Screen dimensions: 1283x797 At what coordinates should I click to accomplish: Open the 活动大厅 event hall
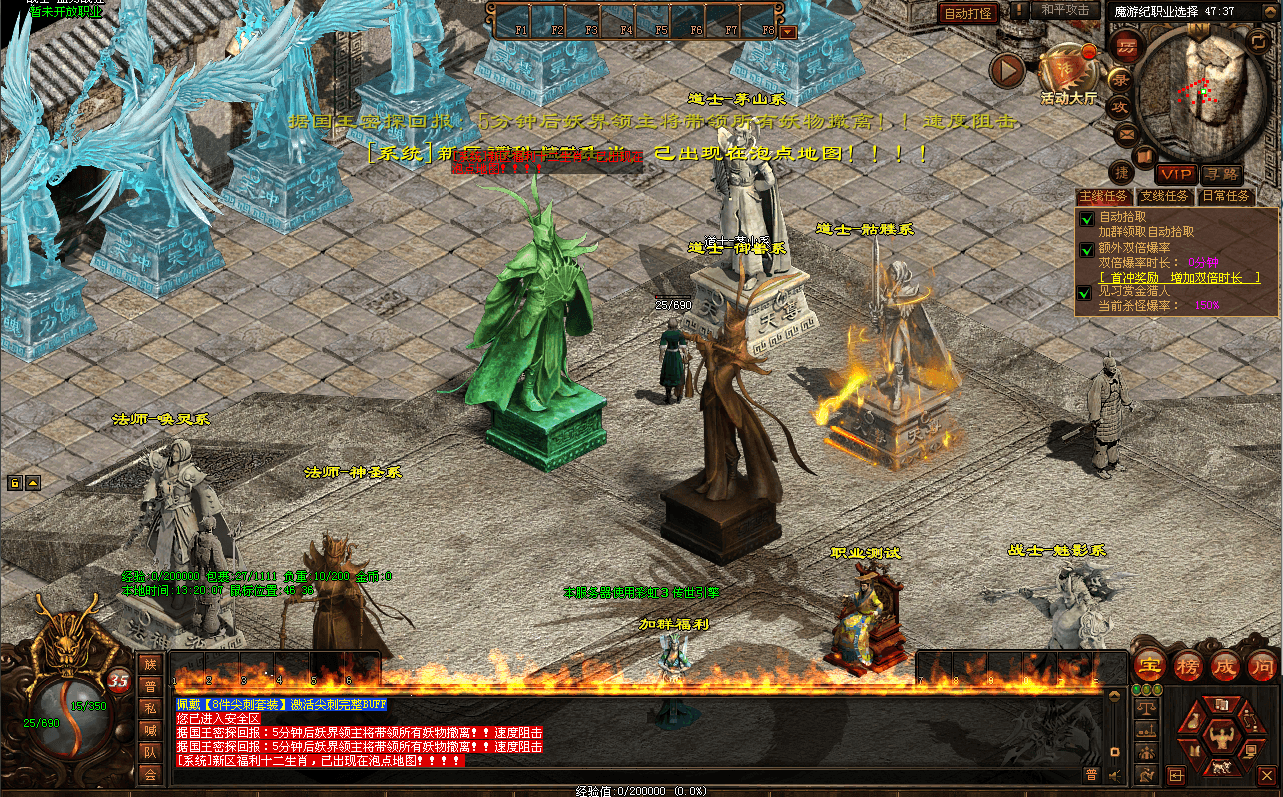(1068, 71)
